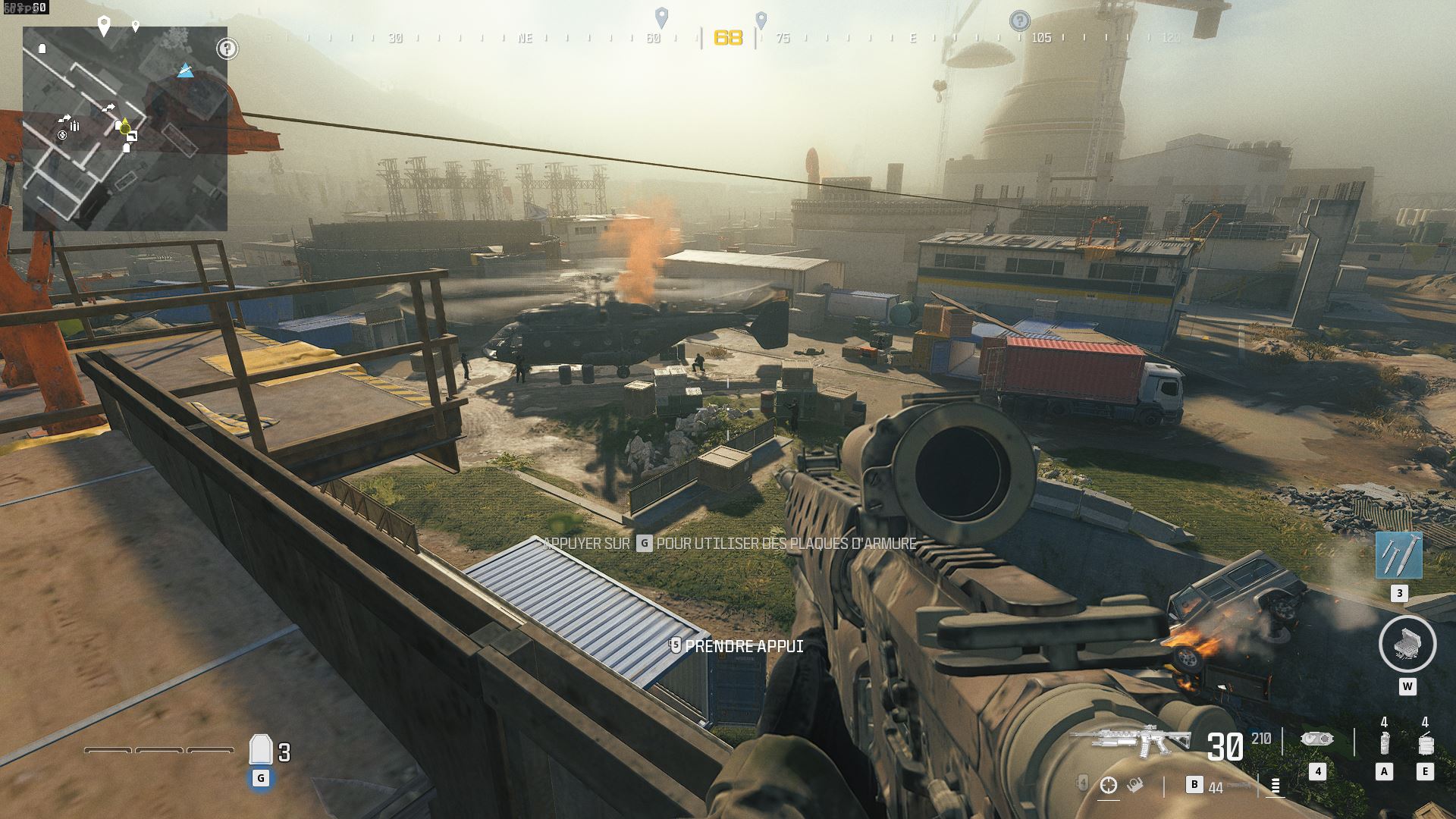Click the question mark icon beside minimap
The width and height of the screenshot is (1456, 819).
(x=227, y=49)
